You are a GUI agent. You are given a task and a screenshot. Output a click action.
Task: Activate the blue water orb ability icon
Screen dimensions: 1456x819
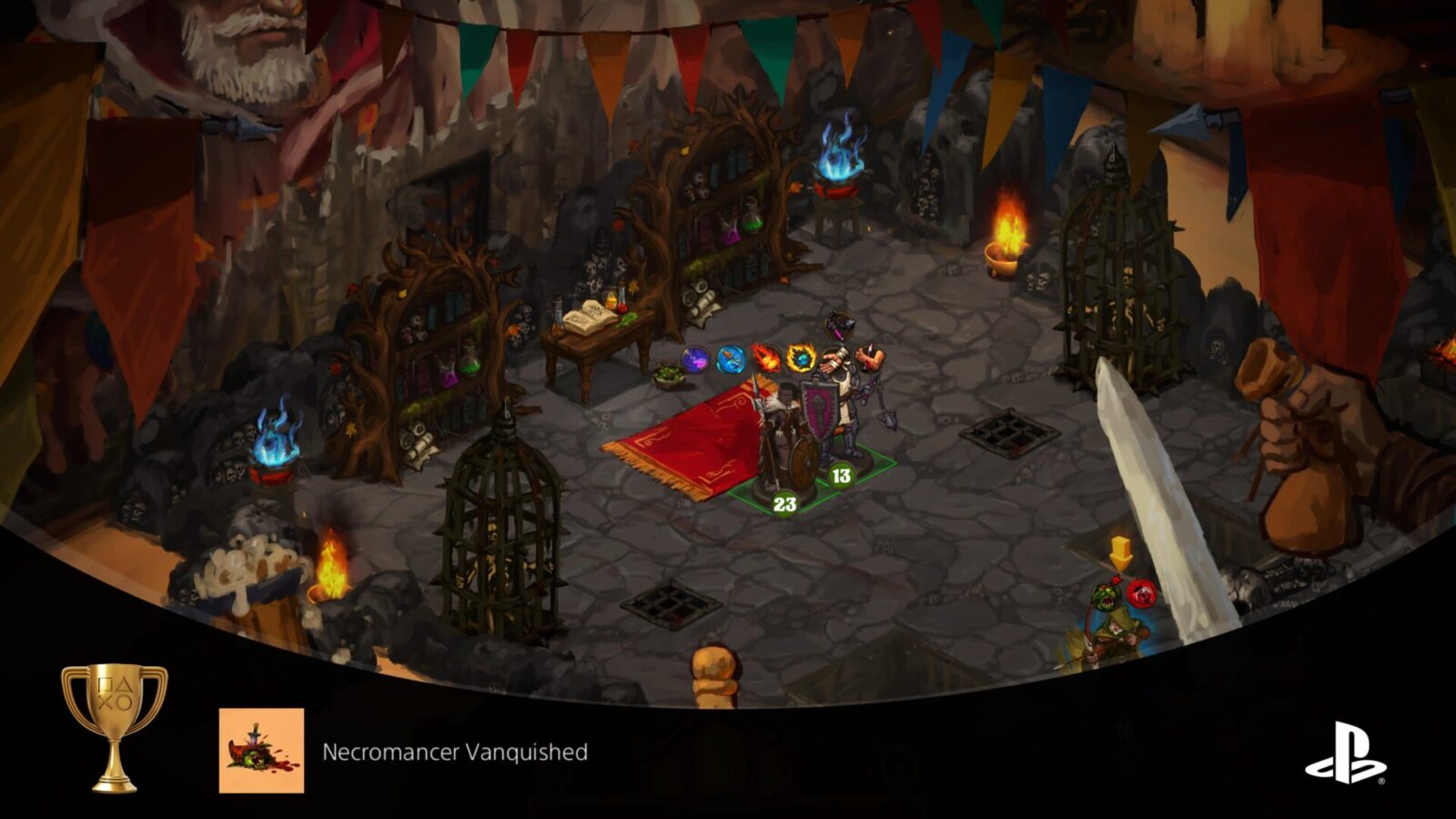pos(730,360)
